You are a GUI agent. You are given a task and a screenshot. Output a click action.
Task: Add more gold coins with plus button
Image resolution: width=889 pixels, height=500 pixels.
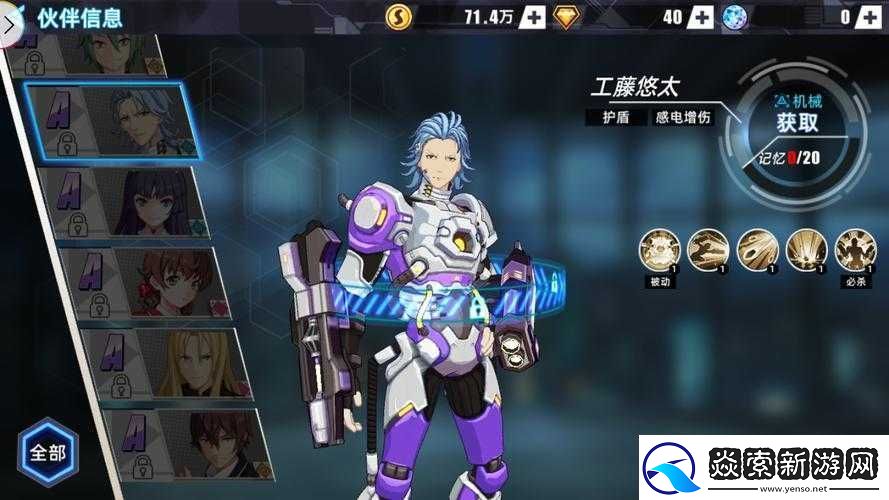[x=531, y=16]
